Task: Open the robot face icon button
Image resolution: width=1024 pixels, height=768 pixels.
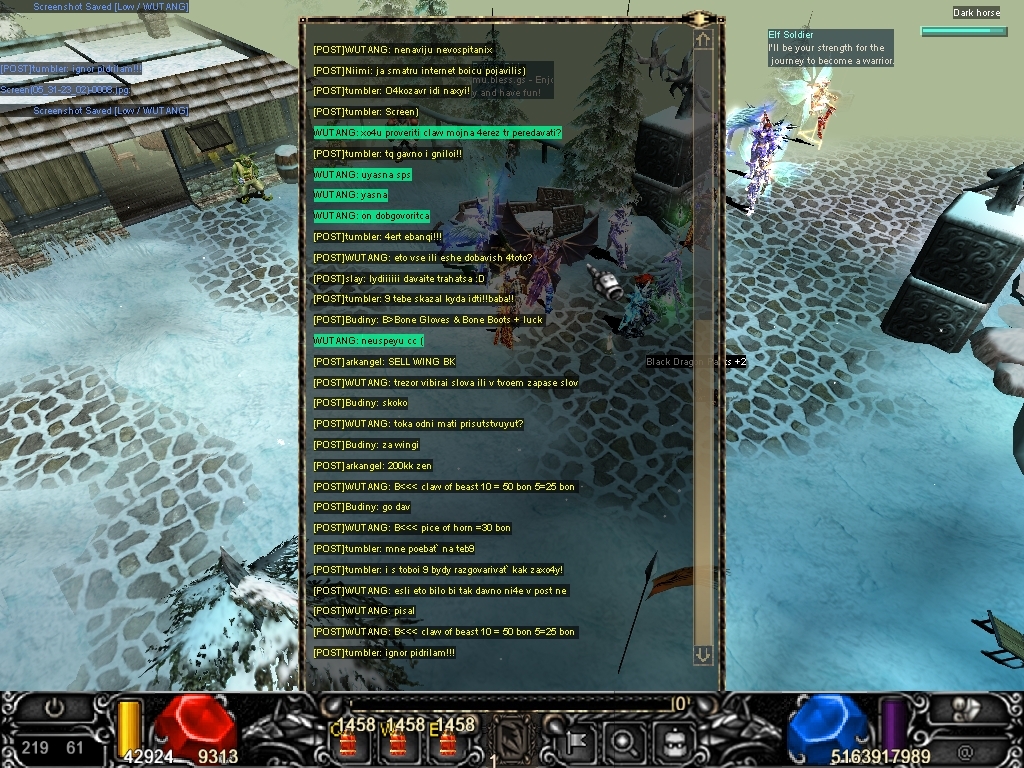Action: (x=672, y=742)
